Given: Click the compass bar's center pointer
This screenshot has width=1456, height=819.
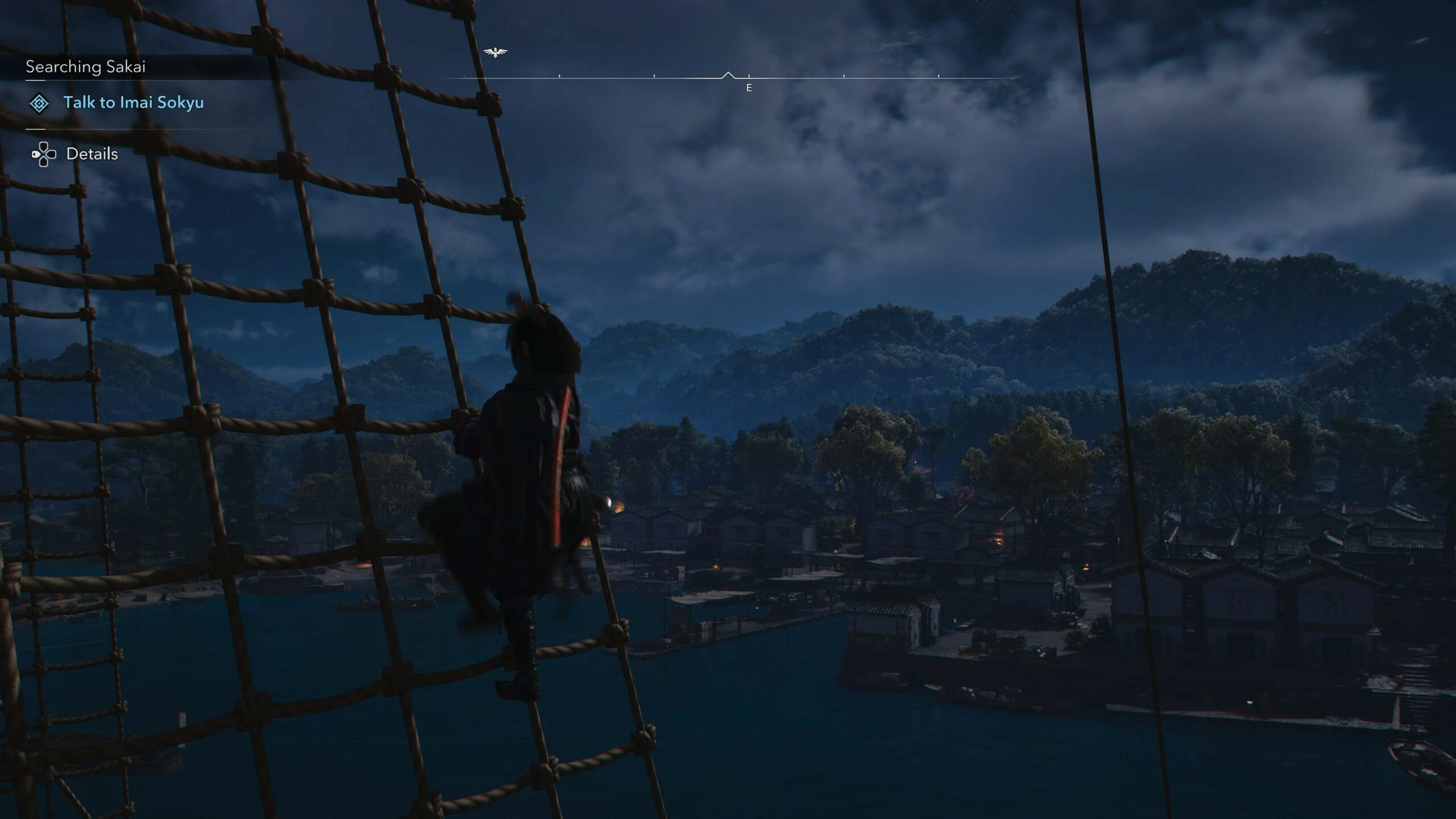Looking at the screenshot, I should [728, 75].
